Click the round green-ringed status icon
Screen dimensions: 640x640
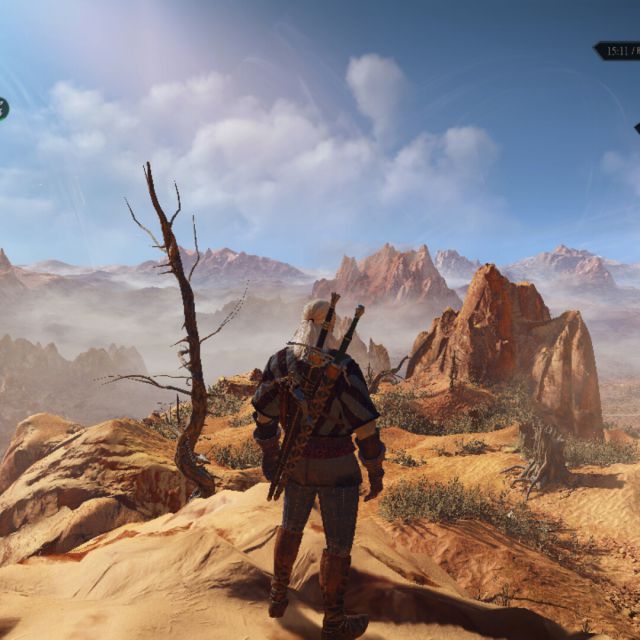[x=2, y=109]
